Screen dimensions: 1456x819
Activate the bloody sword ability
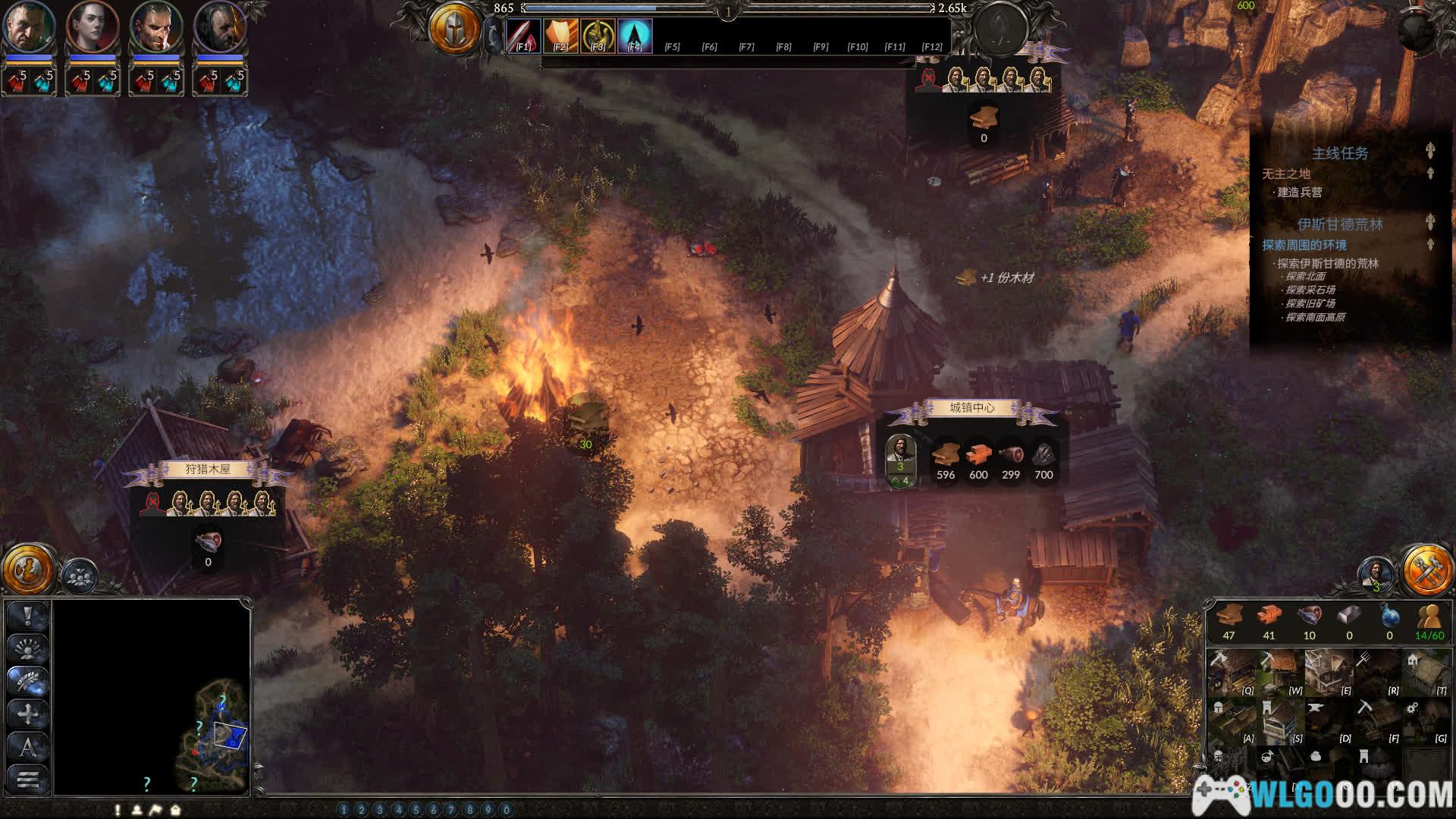click(523, 36)
